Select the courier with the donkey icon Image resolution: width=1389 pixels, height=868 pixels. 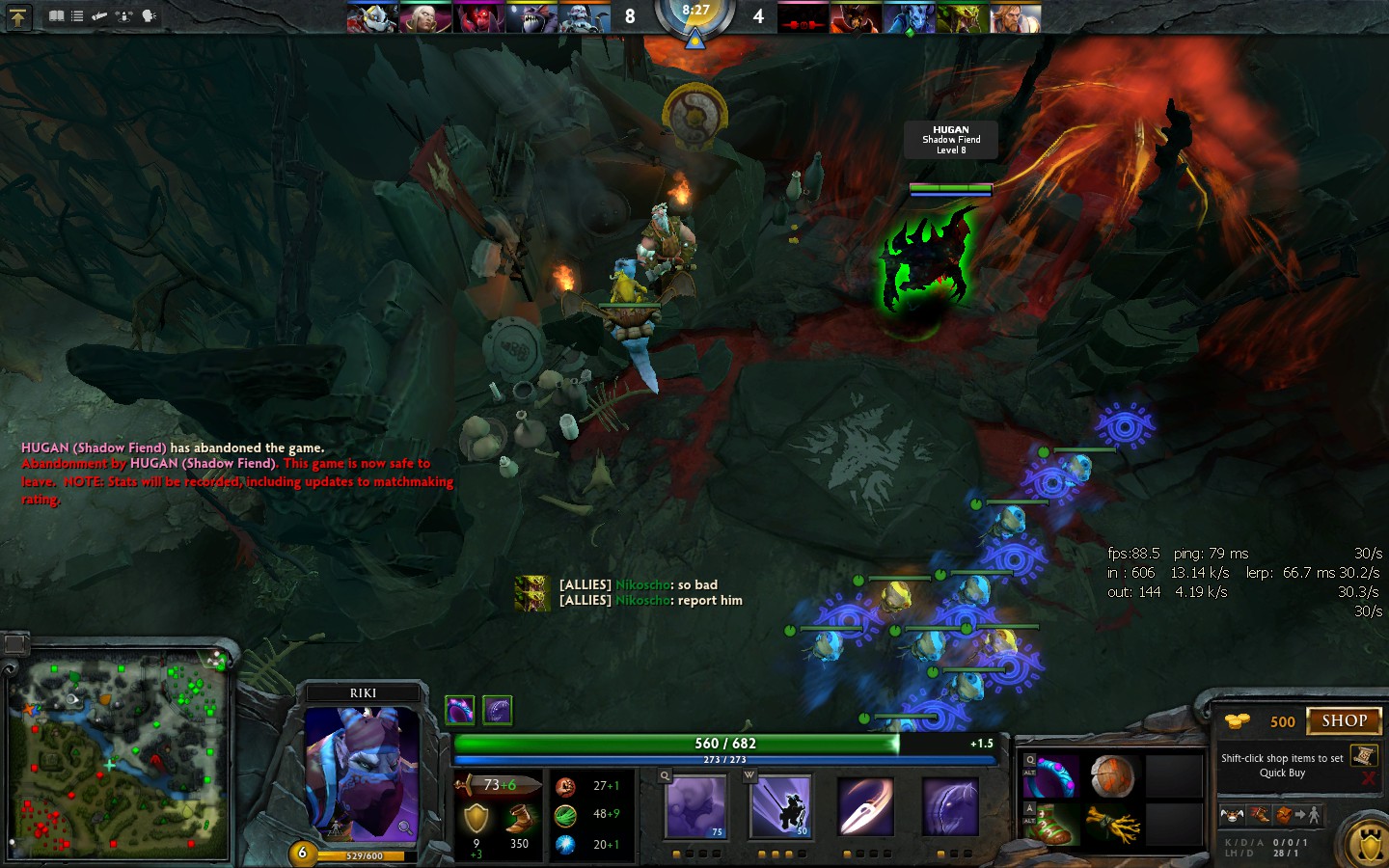[1232, 815]
